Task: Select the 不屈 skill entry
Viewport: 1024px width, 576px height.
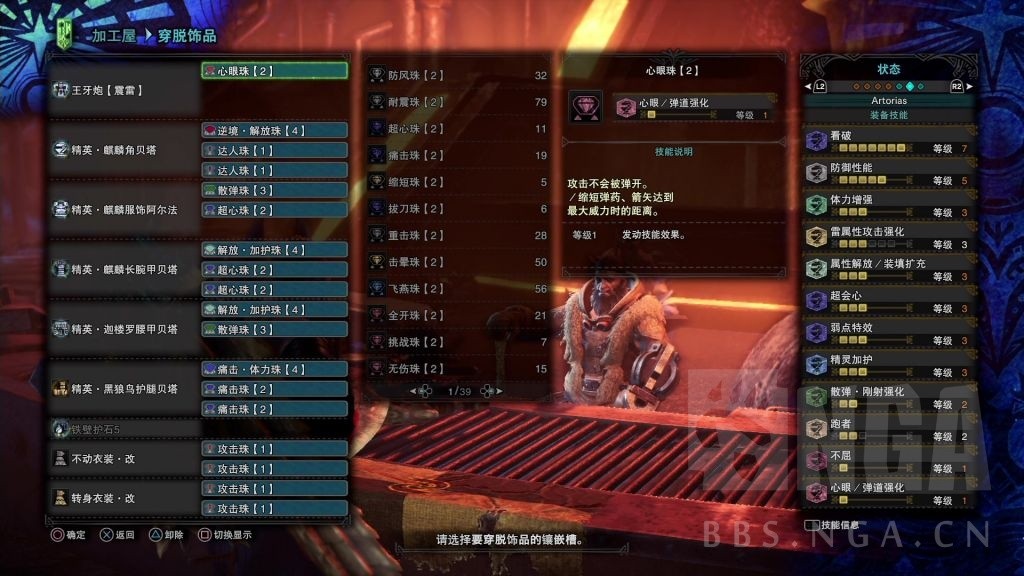Action: 889,461
